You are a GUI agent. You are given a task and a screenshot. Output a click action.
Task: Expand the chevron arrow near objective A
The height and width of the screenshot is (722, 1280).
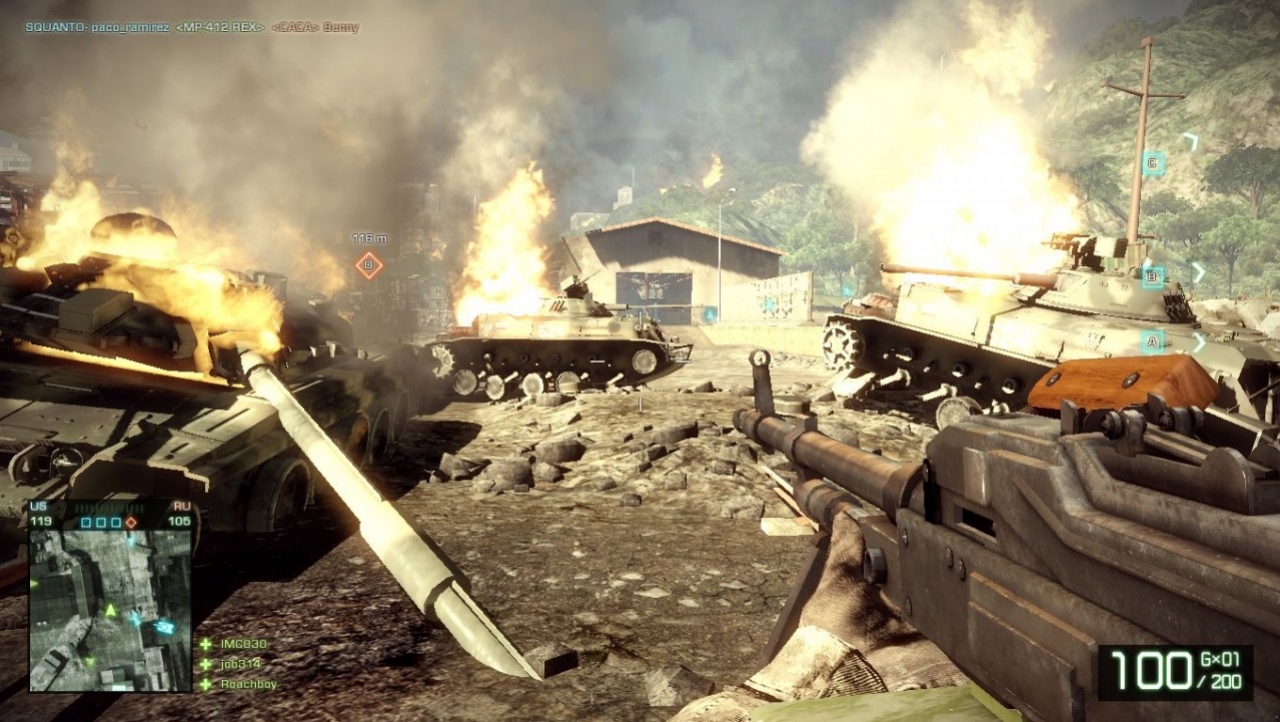[1200, 341]
